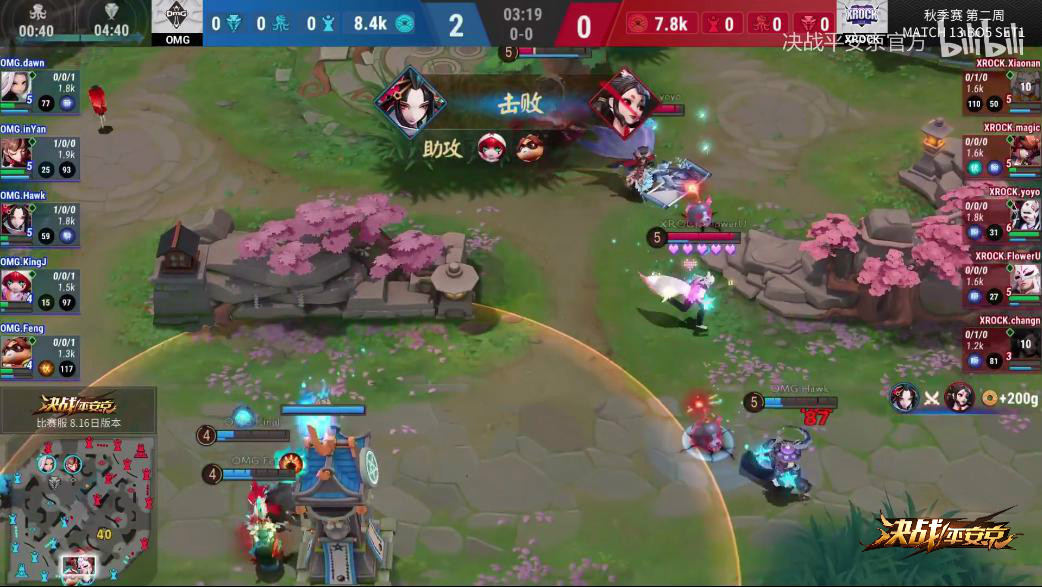This screenshot has height=587, width=1042.
Task: Pick OMG.Feng's player portrait
Action: tap(16, 350)
